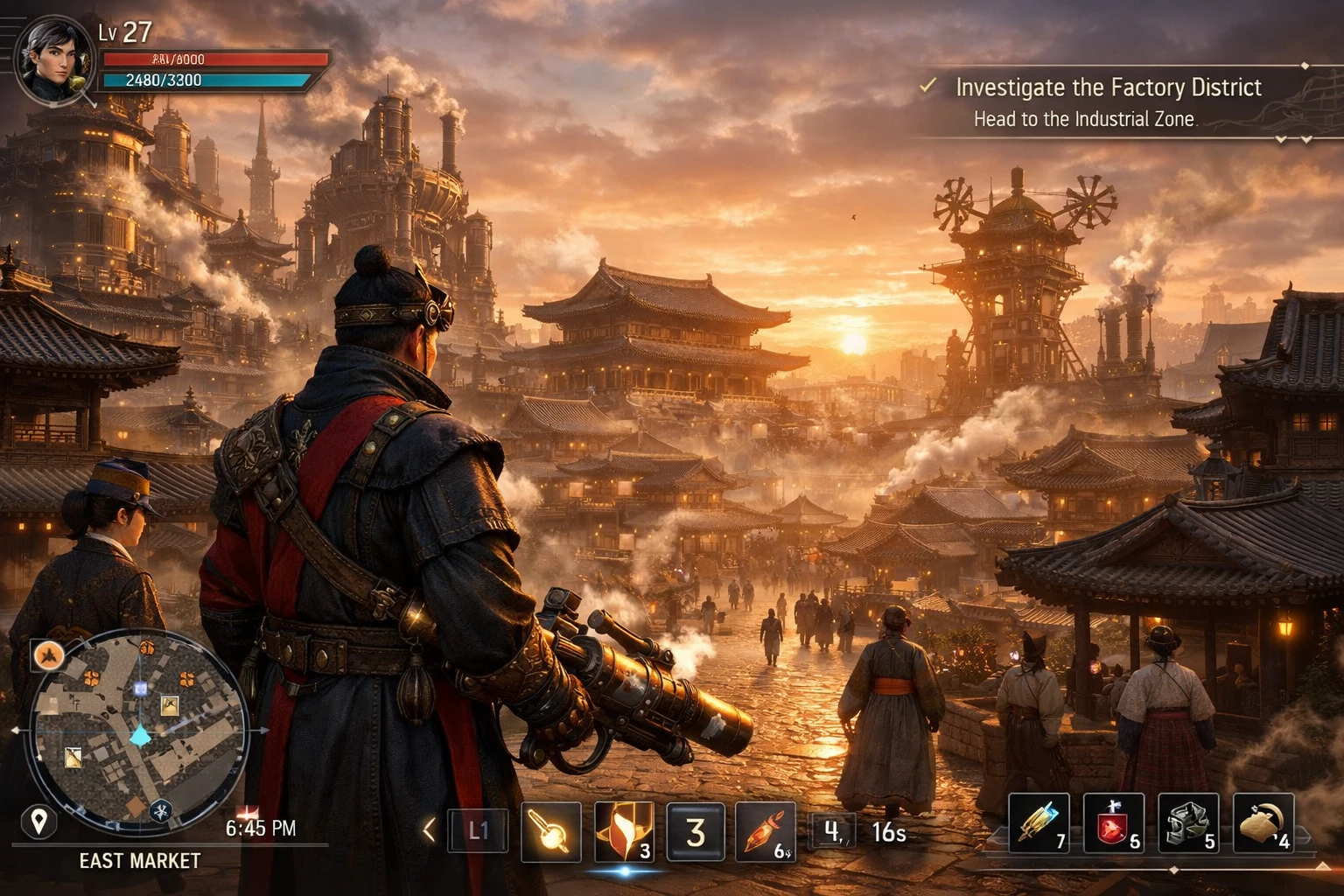Open the circular minimap
The image size is (1344, 896).
point(140,731)
